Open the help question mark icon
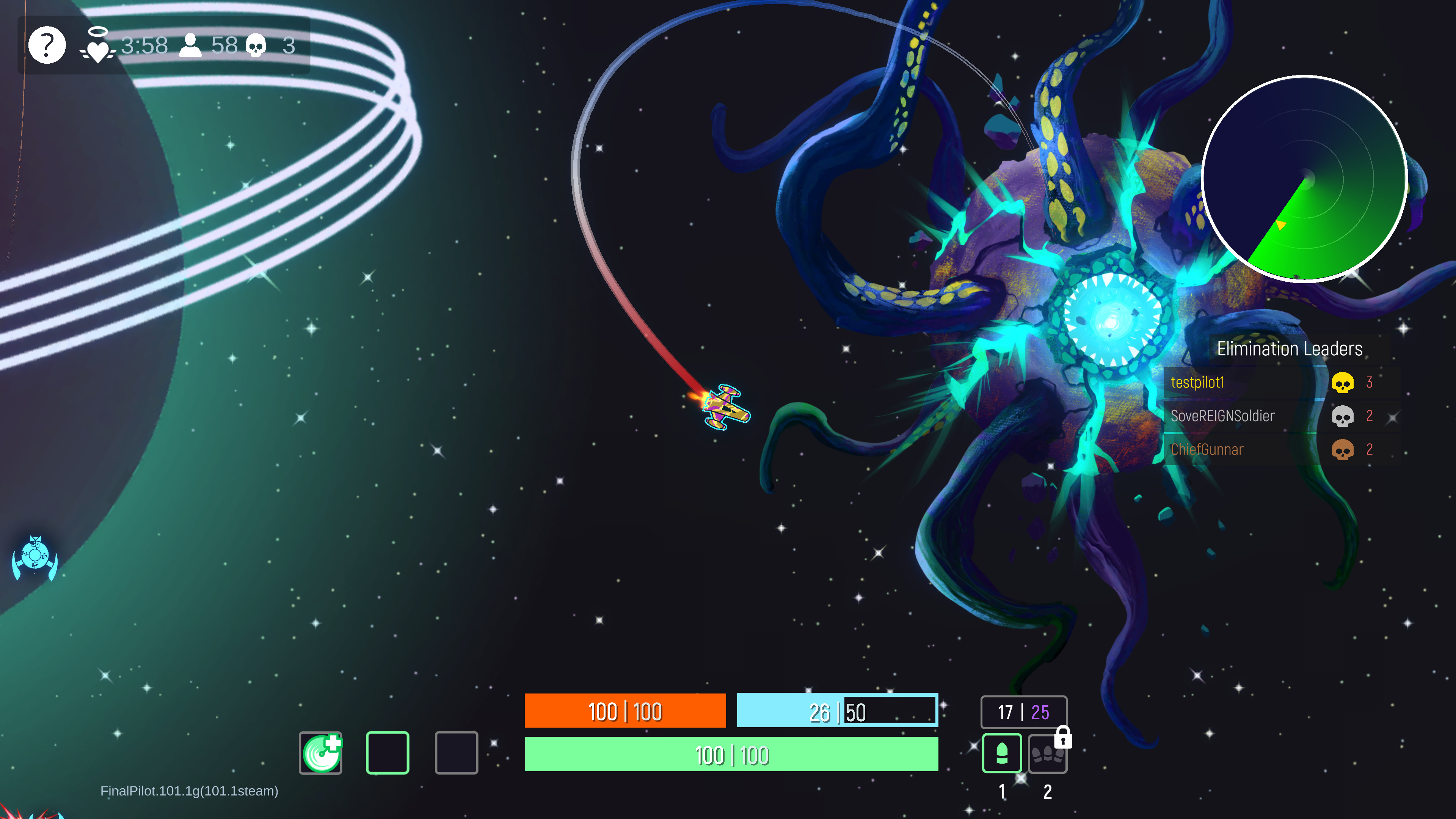Screen dimensions: 1456x819 [47, 45]
